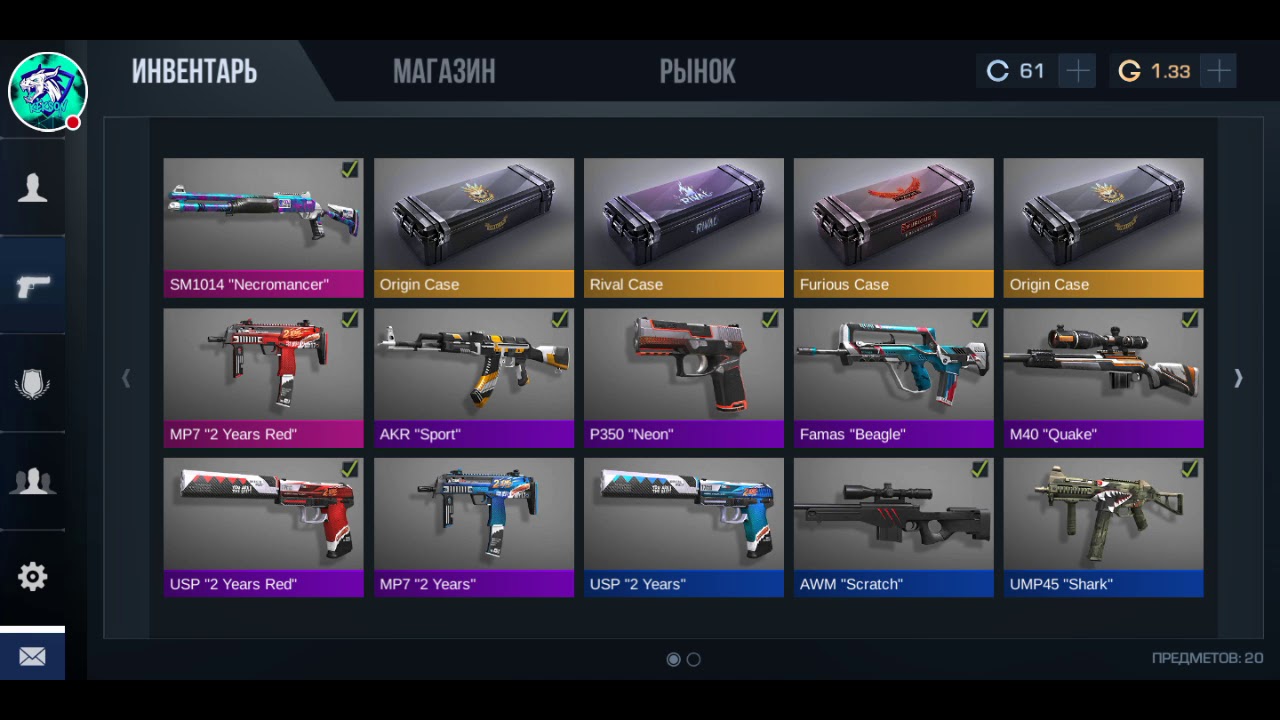Open the player avatar profile
This screenshot has height=720, width=1280.
tap(47, 92)
